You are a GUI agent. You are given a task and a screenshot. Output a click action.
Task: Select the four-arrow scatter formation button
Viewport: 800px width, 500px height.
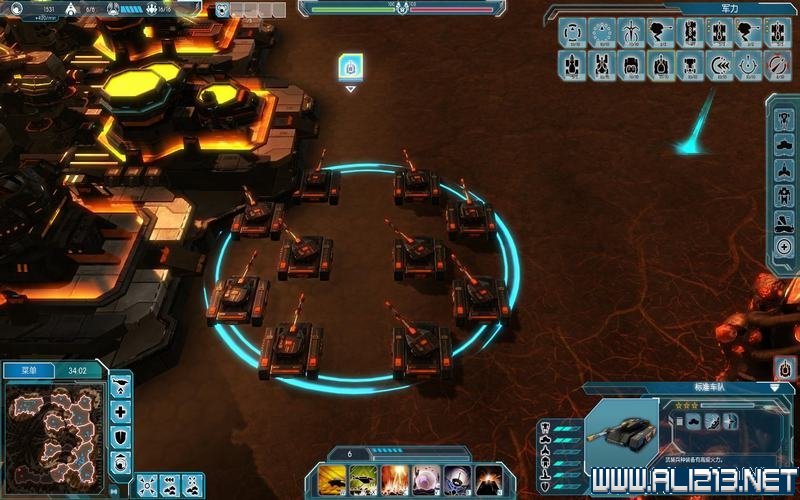click(x=146, y=485)
